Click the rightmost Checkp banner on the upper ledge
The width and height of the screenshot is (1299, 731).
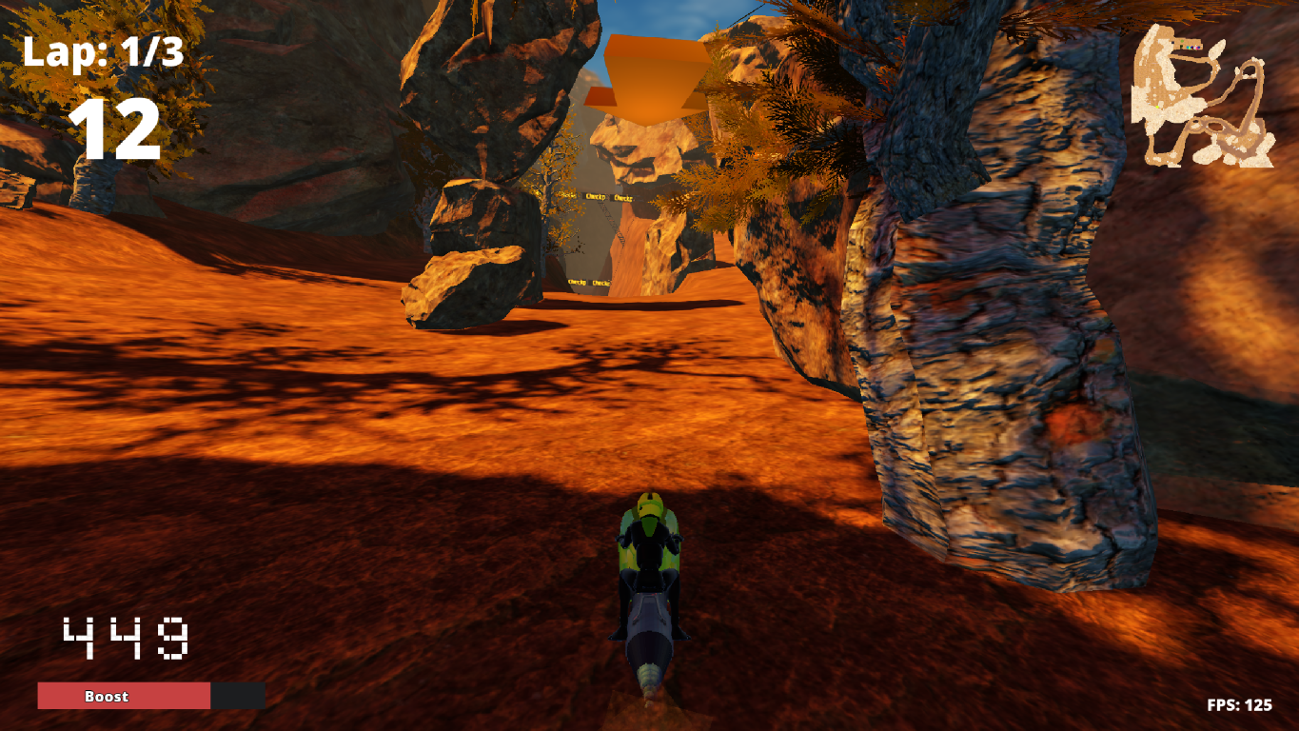pyautogui.click(x=623, y=198)
